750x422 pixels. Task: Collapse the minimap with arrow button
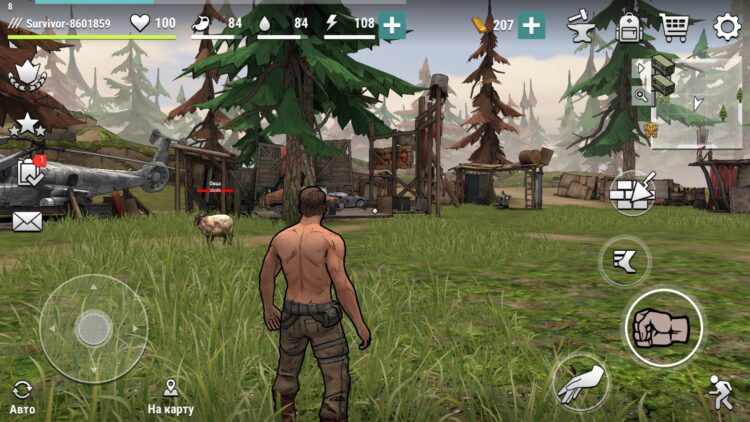click(x=641, y=69)
